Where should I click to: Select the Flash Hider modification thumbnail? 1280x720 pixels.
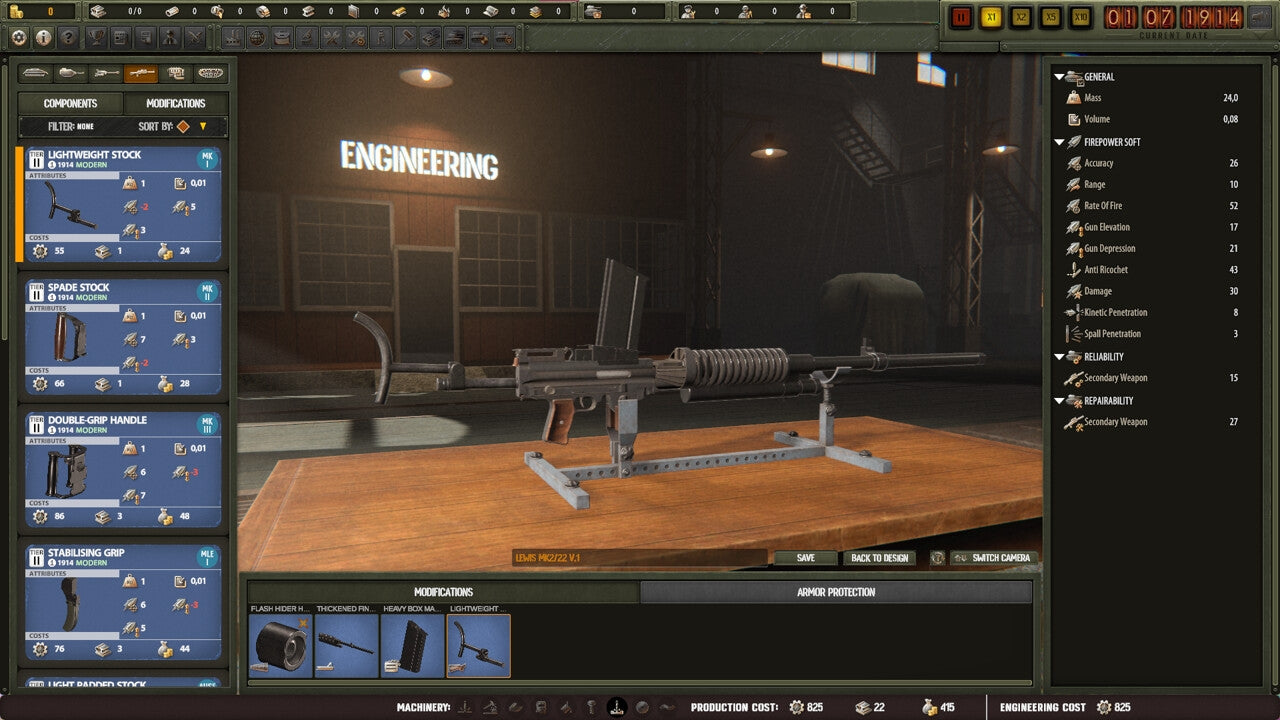coord(281,642)
